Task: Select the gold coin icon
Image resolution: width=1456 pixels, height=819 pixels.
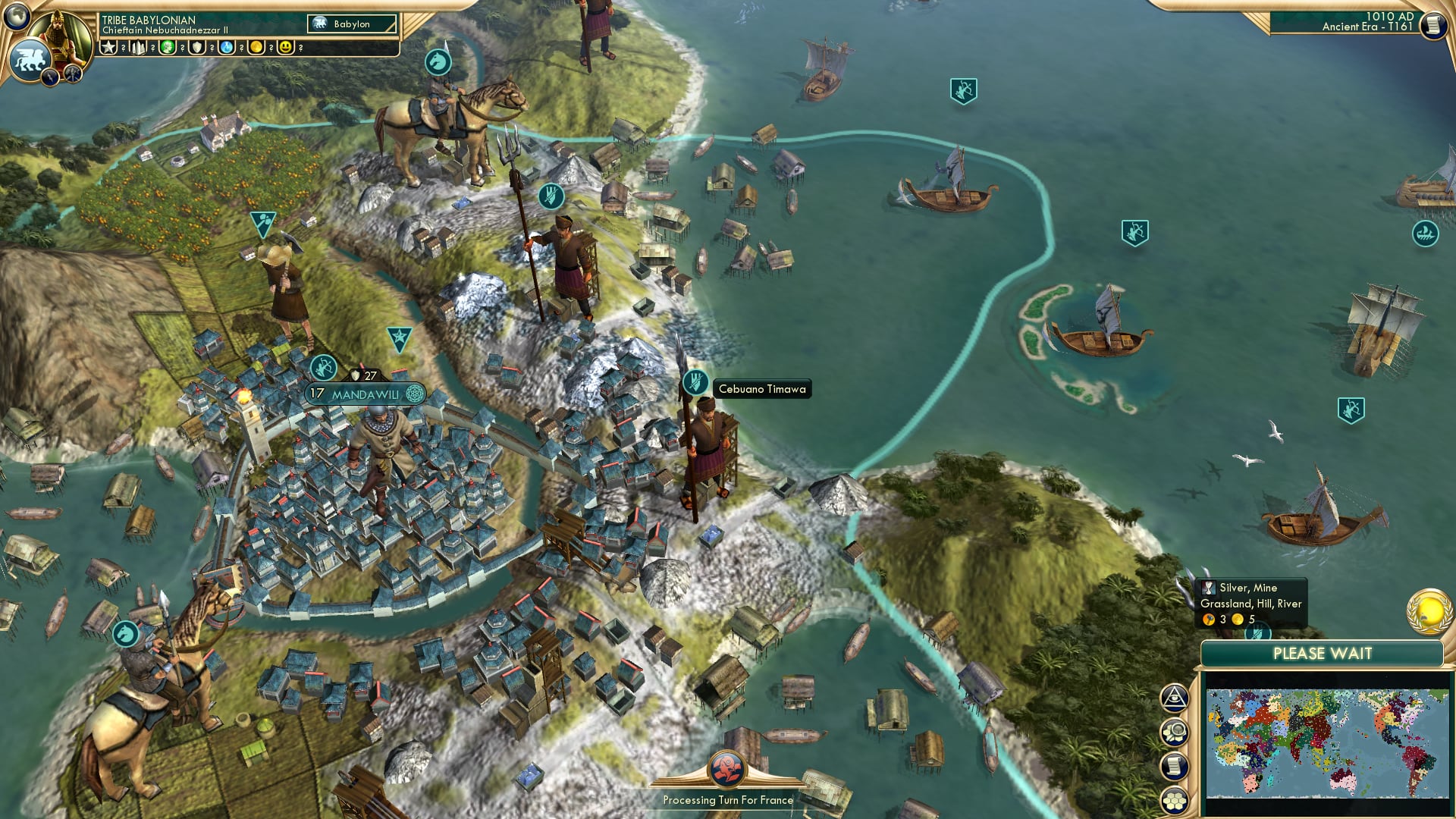Action: point(256,48)
